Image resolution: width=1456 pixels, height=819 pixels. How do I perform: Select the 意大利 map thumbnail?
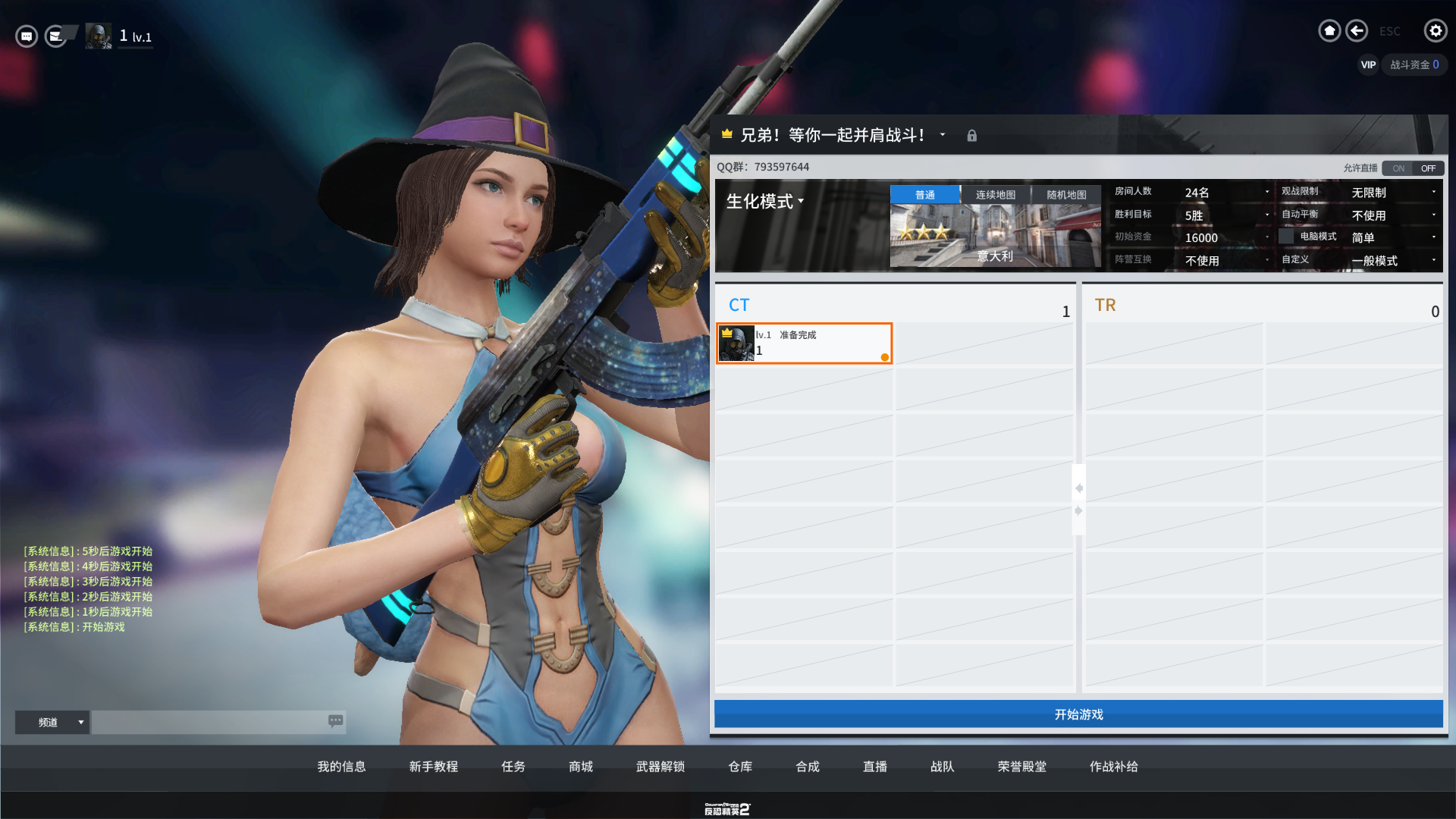click(x=995, y=237)
